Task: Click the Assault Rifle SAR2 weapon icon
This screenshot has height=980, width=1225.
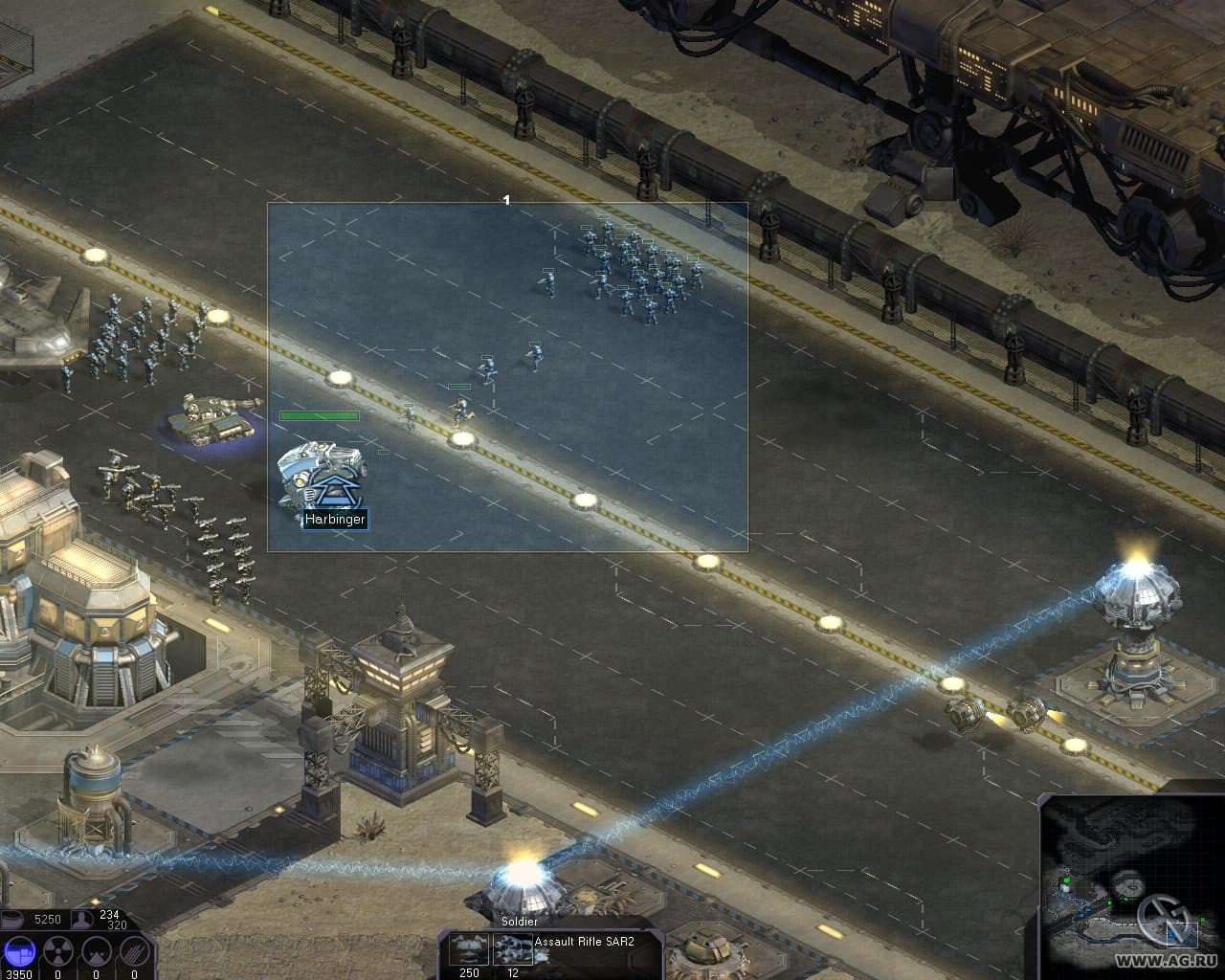Action: 511,949
